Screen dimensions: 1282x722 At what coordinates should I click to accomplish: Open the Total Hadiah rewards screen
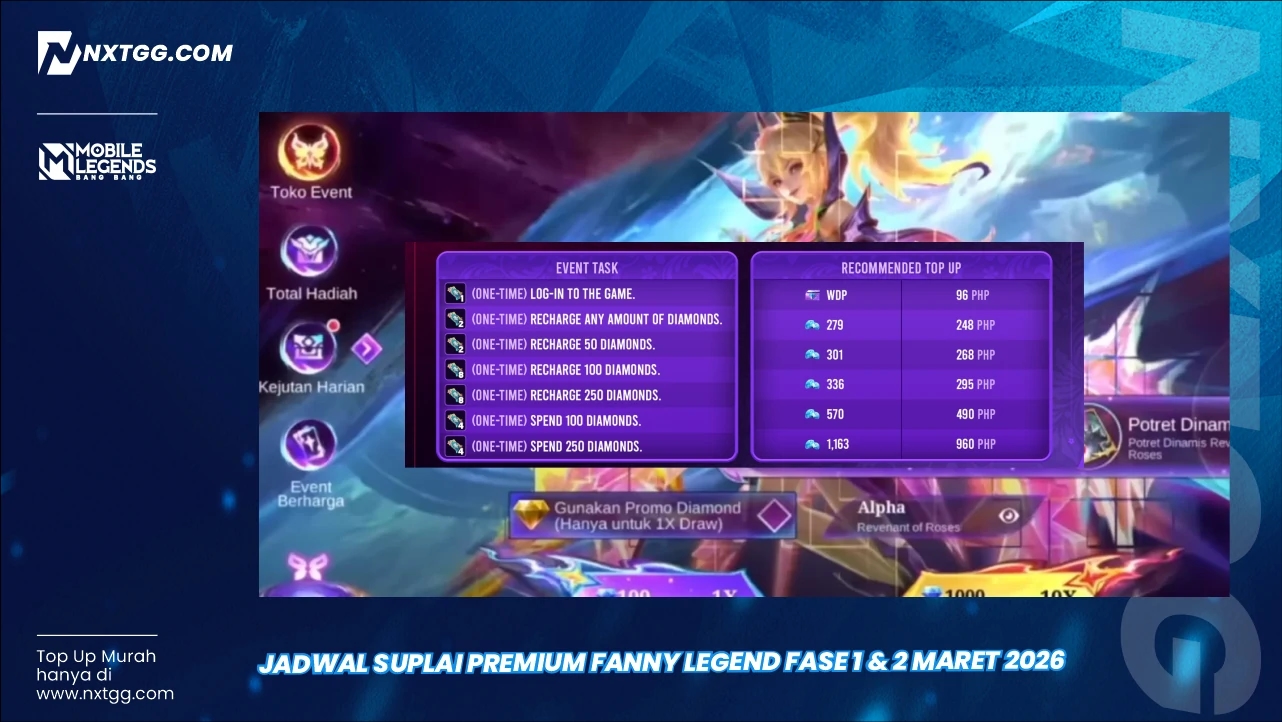tap(310, 253)
